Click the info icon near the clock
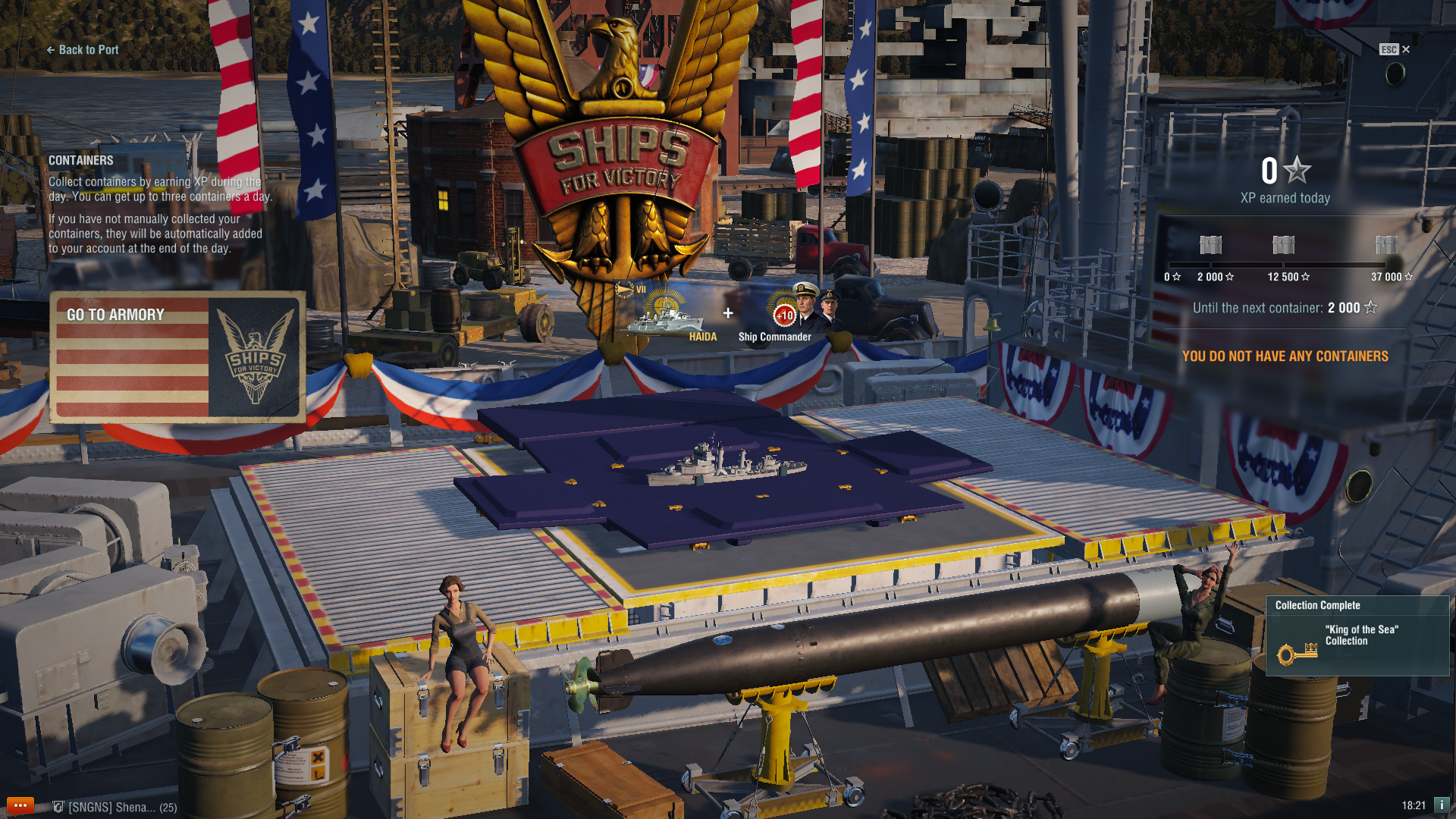 click(x=1441, y=805)
